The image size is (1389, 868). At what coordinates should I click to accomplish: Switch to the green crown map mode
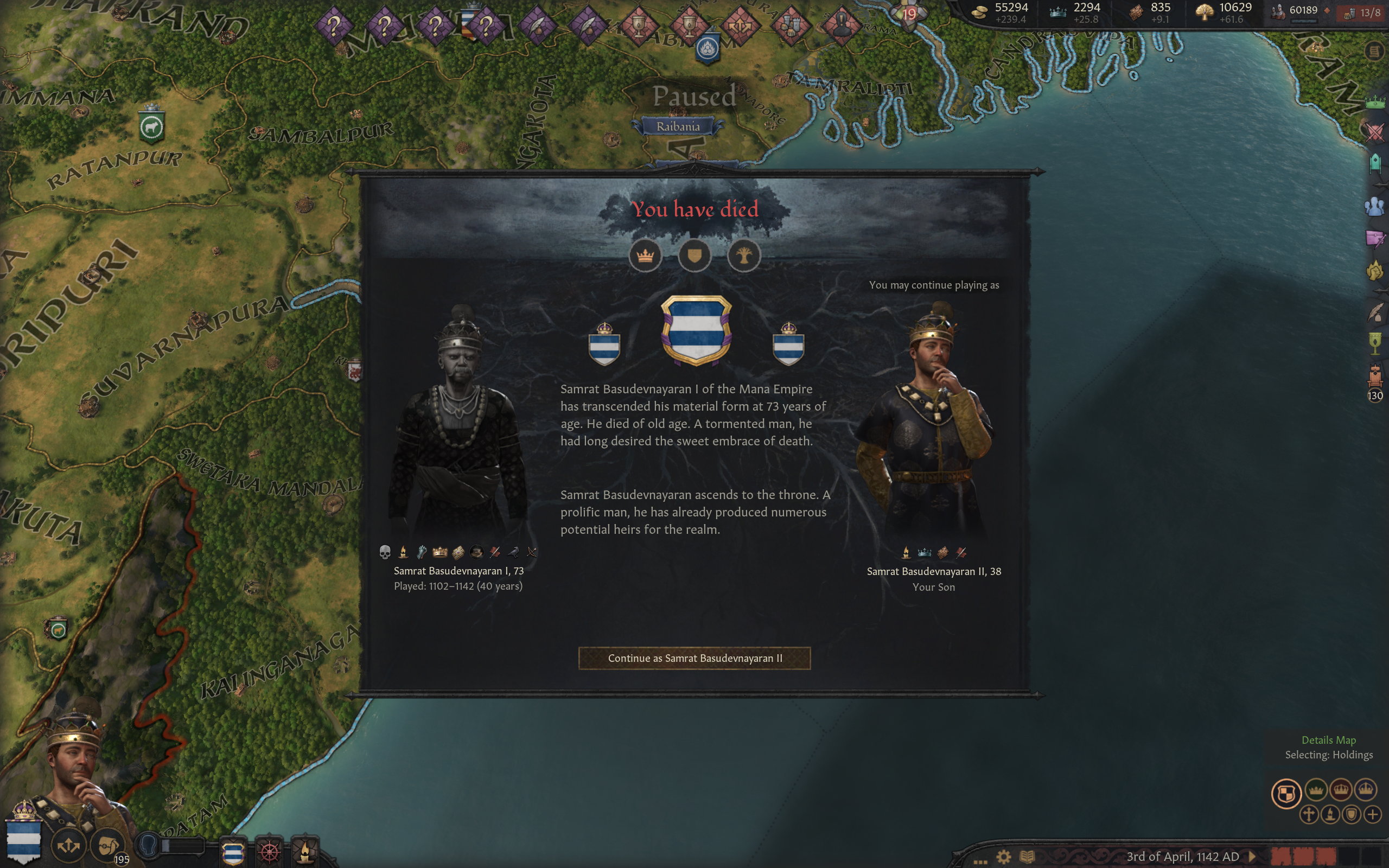[1316, 790]
